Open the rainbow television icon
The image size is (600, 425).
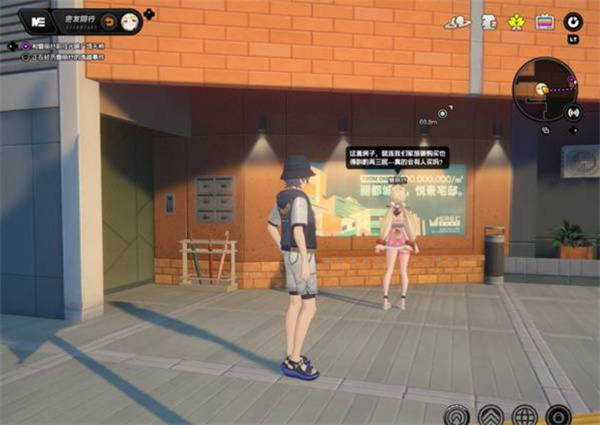pyautogui.click(x=544, y=21)
